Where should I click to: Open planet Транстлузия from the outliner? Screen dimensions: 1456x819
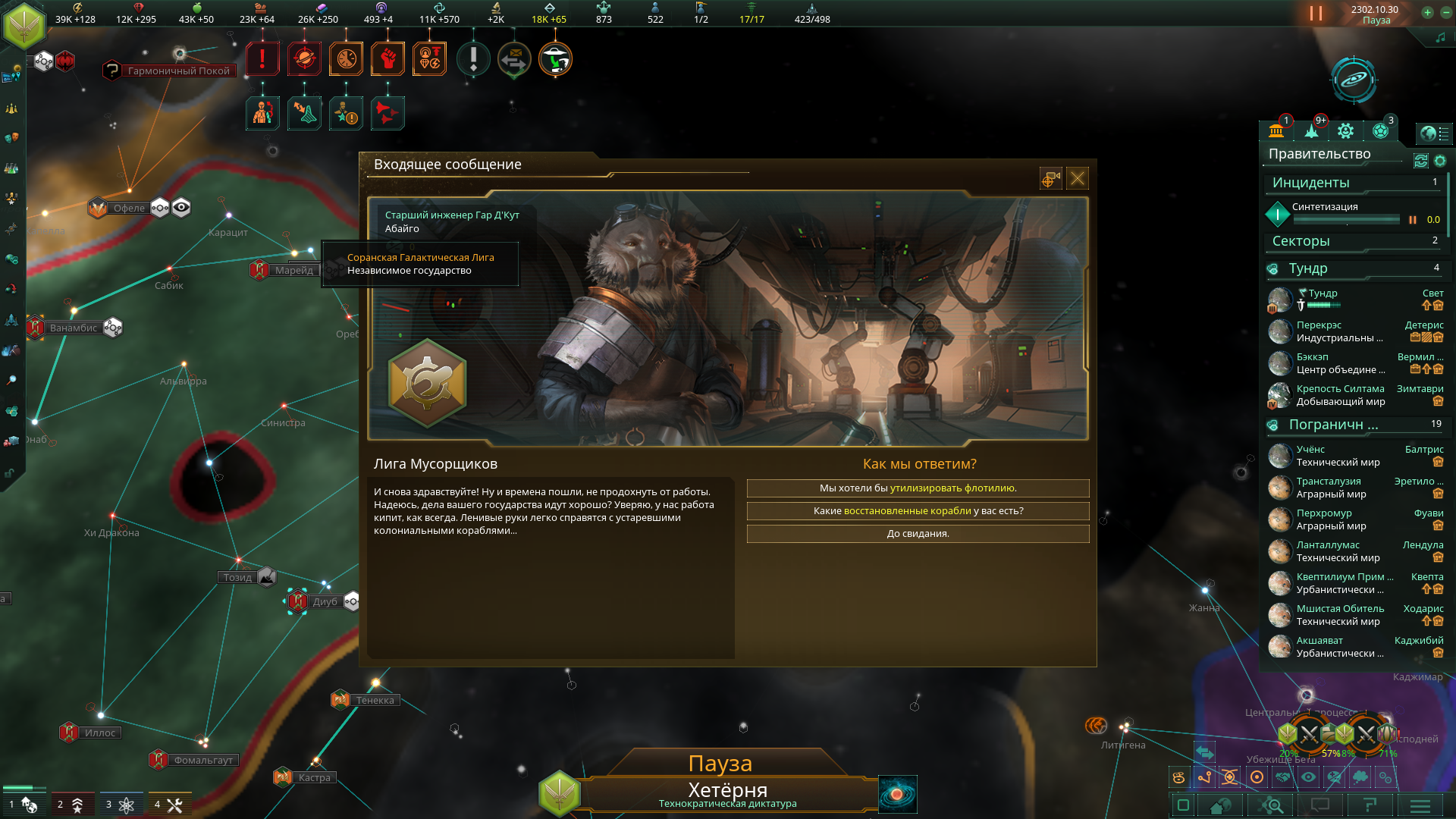[x=1328, y=482]
